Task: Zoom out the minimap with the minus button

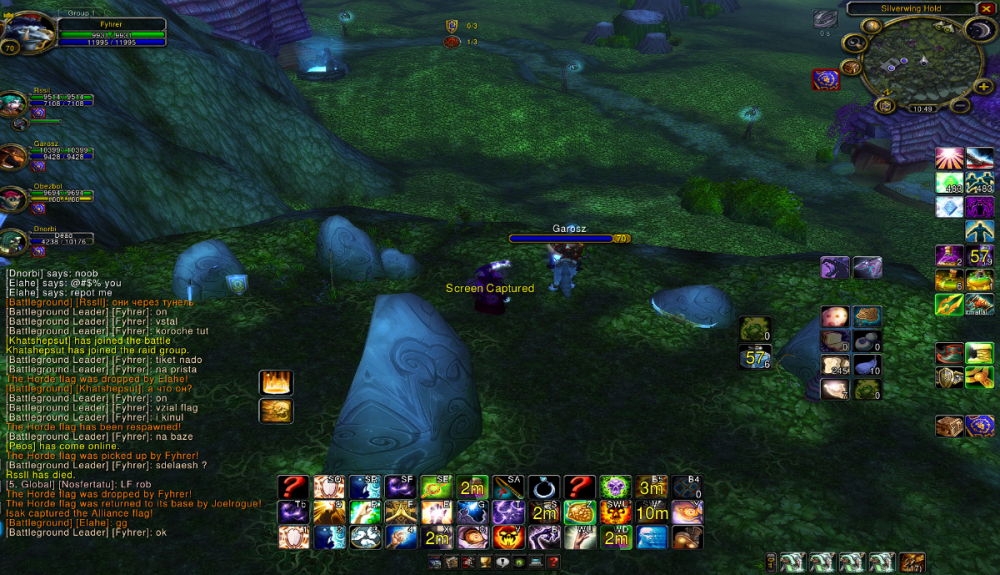Action: coord(958,105)
